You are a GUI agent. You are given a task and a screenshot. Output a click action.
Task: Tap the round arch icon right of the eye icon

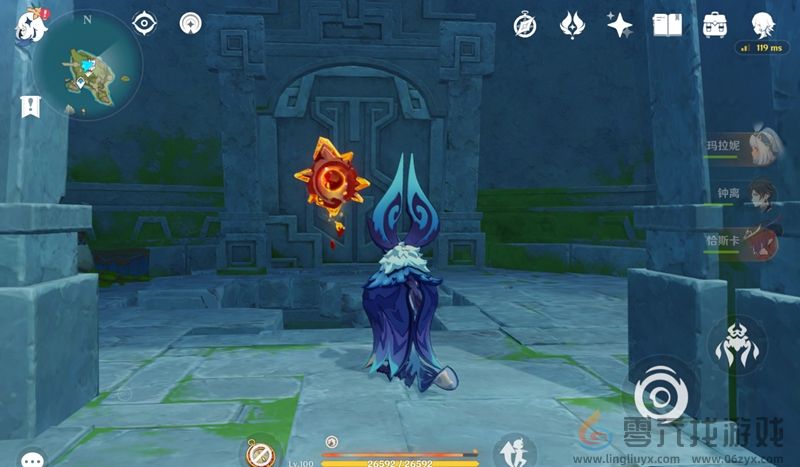tap(190, 24)
